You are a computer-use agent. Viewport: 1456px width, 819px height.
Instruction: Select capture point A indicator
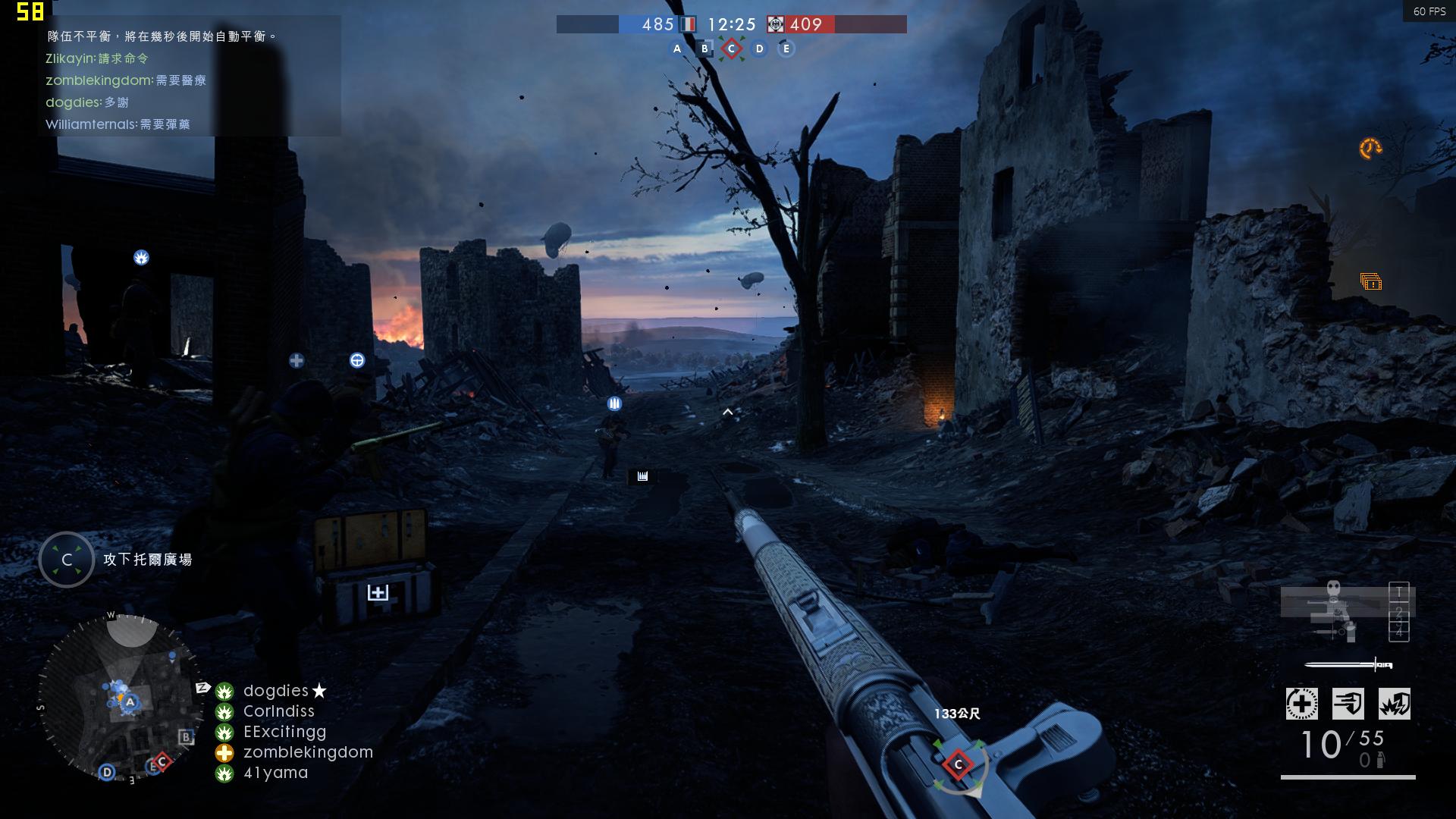tap(677, 49)
